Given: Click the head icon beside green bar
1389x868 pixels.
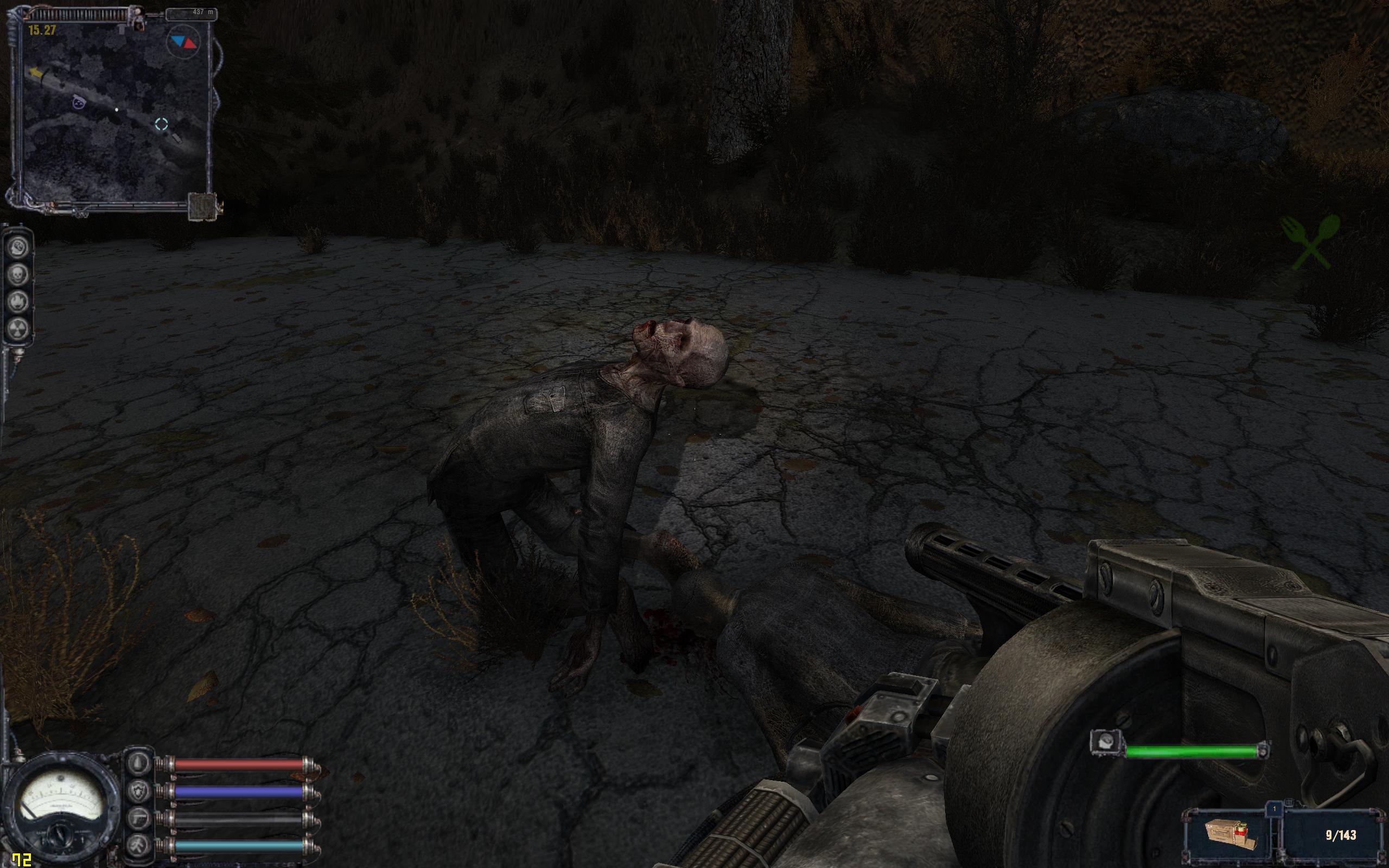Looking at the screenshot, I should [1106, 742].
